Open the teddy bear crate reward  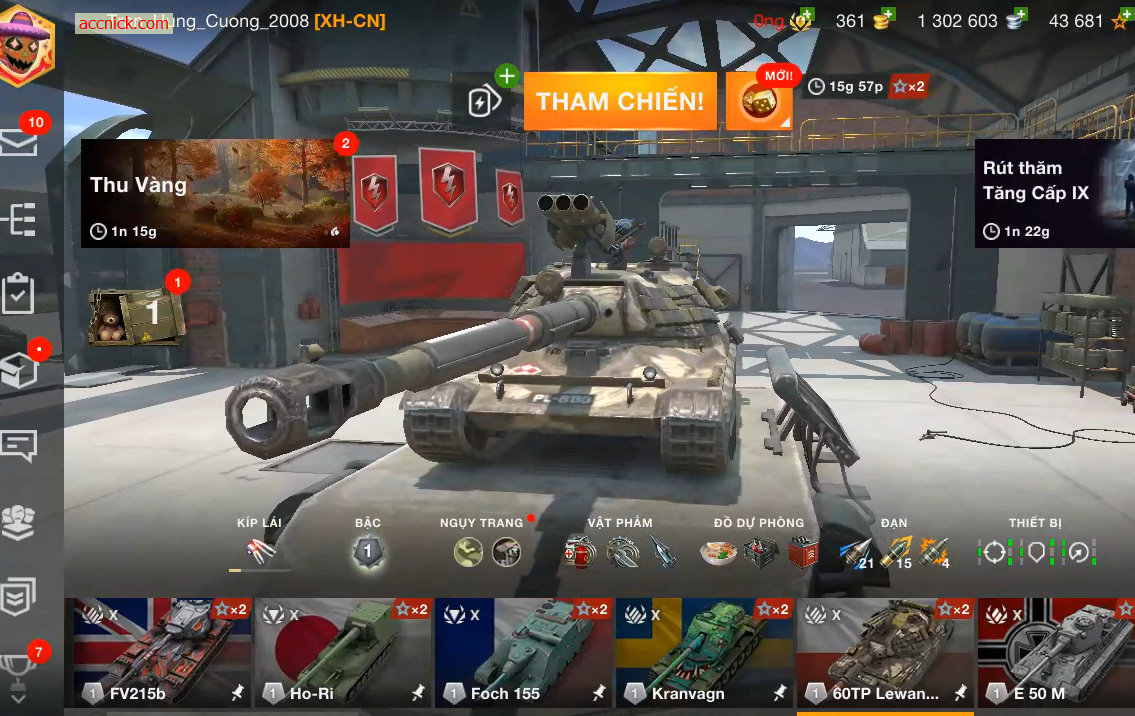tap(136, 316)
